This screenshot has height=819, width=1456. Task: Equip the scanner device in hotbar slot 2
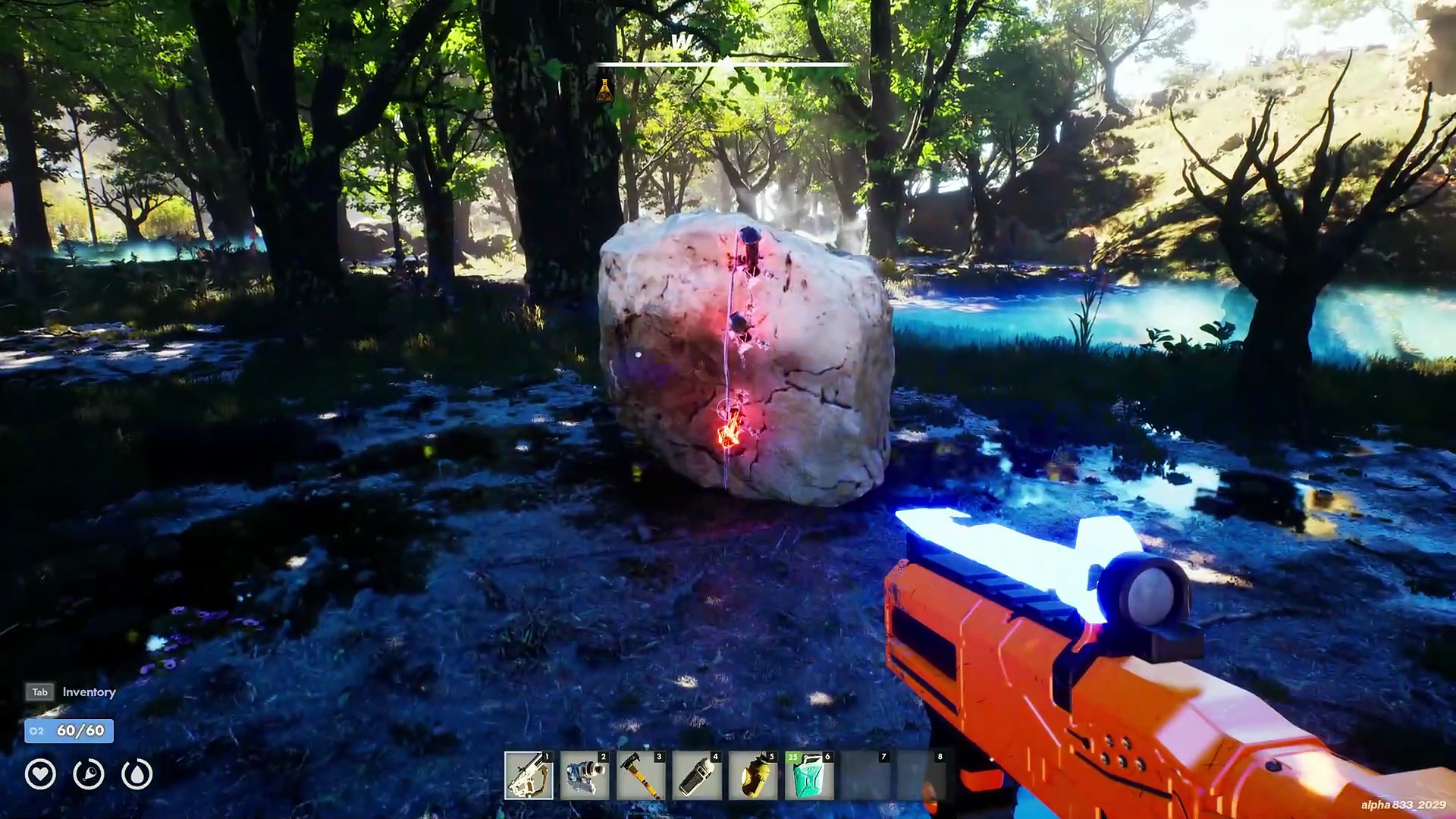point(585,776)
